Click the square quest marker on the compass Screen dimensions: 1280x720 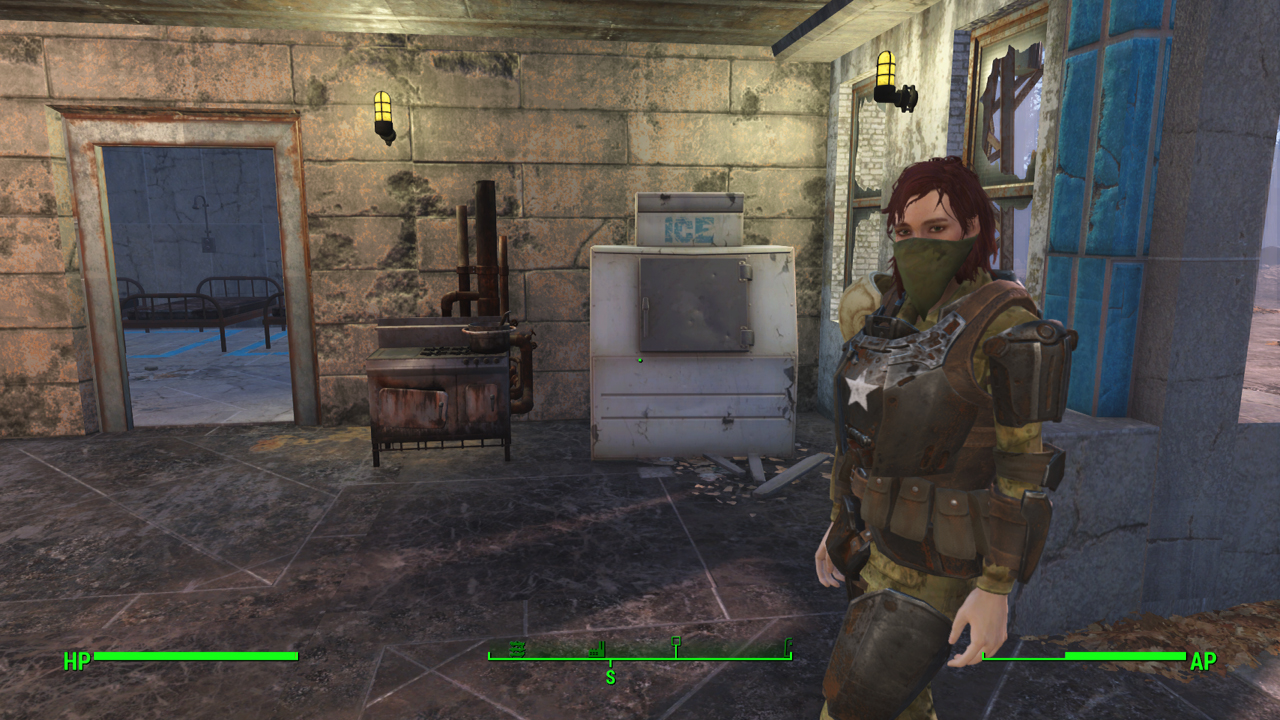tap(676, 642)
